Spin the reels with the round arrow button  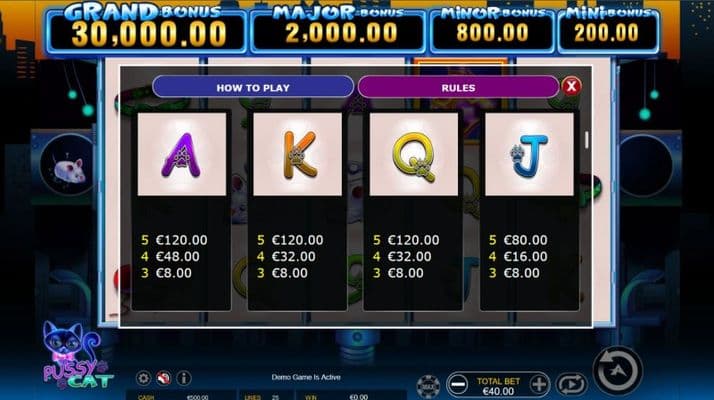pyautogui.click(x=619, y=370)
